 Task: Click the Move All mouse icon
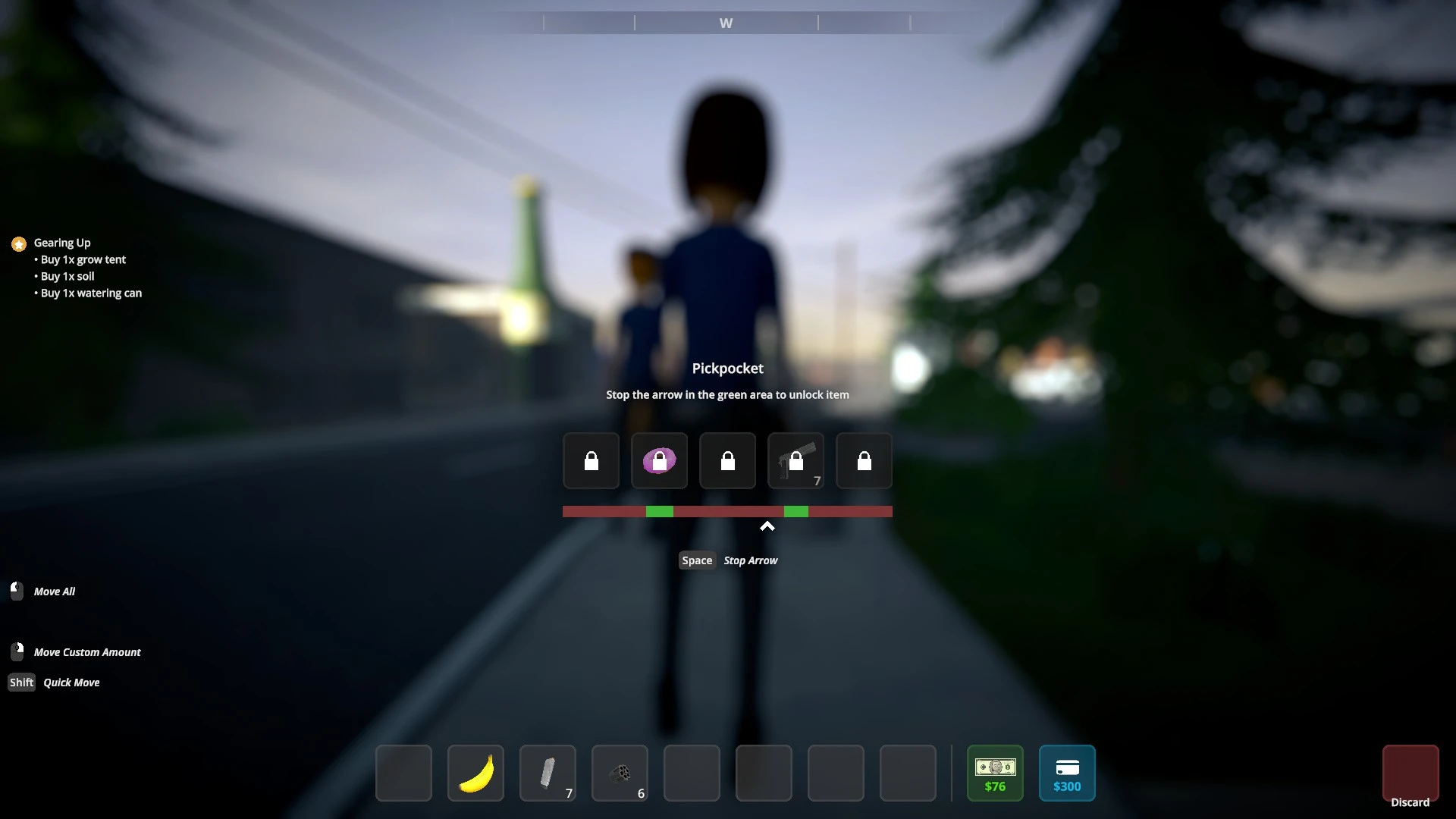(16, 591)
